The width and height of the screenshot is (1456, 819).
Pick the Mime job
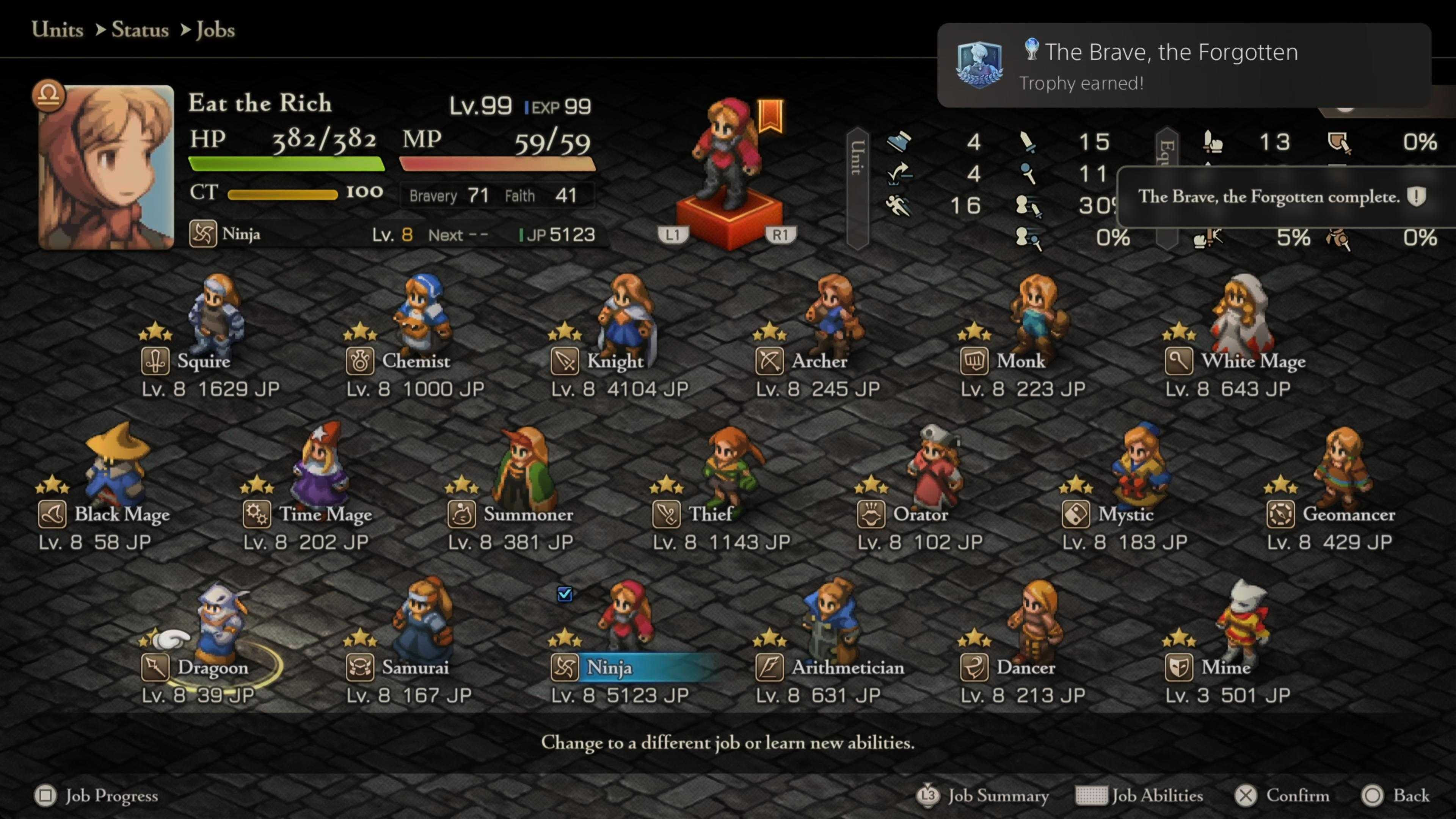click(1225, 667)
